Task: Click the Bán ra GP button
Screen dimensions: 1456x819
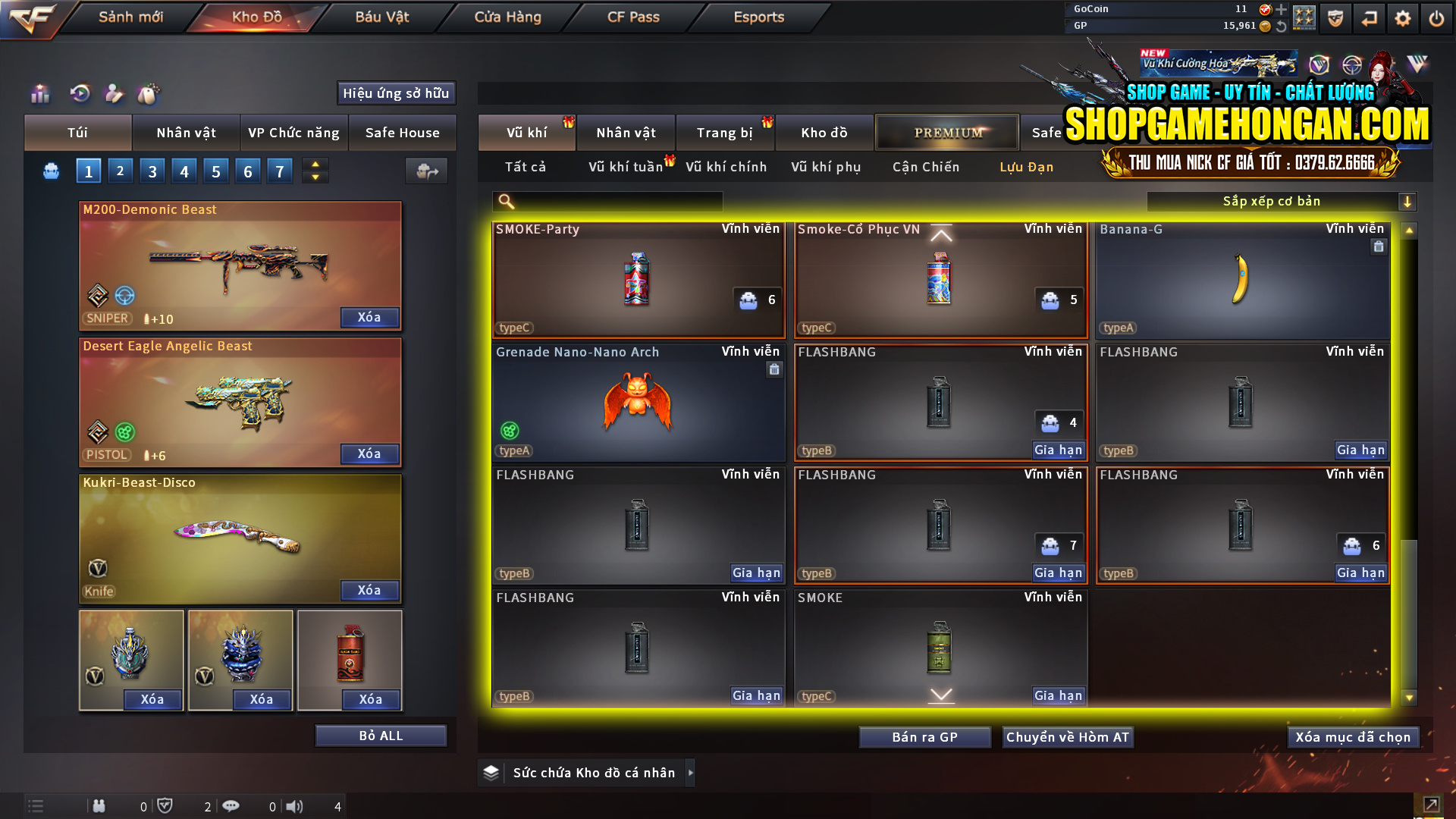Action: click(x=924, y=736)
